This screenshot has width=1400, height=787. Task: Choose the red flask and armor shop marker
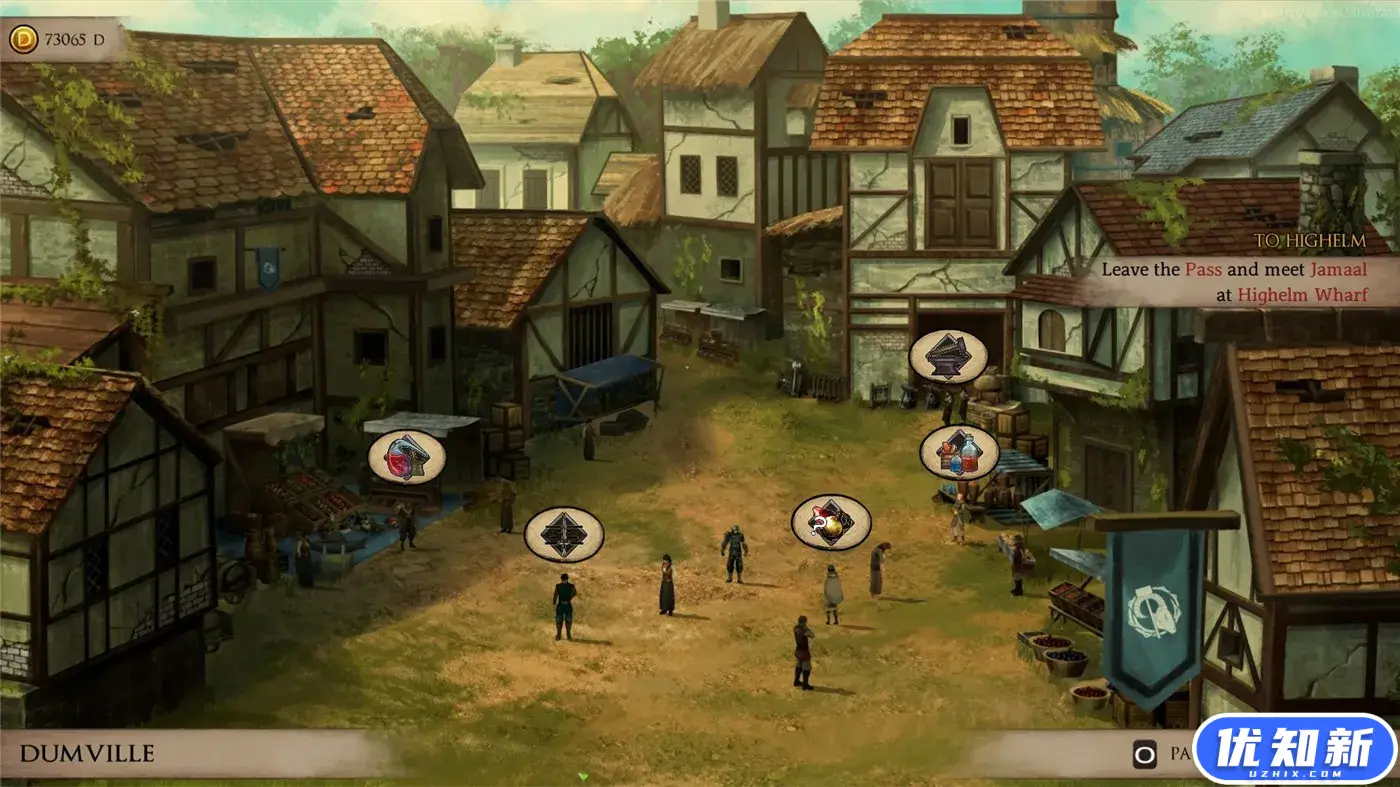(406, 457)
